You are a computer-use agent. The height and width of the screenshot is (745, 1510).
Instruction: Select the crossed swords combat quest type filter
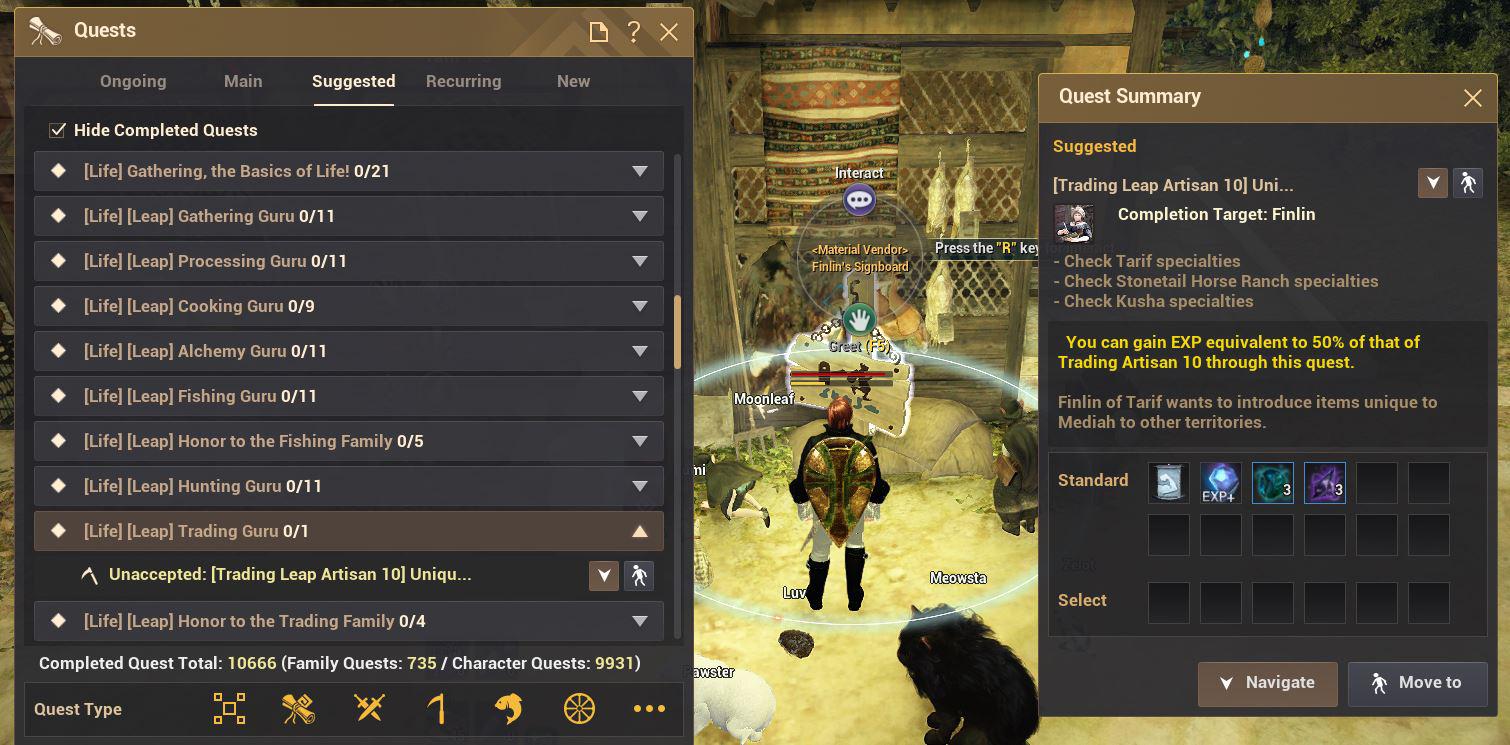coord(368,708)
